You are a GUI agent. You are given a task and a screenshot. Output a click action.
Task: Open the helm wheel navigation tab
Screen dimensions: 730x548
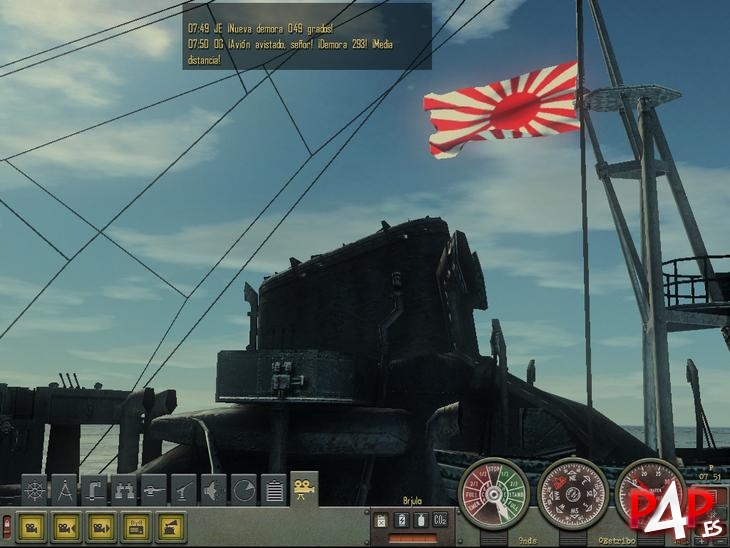point(35,491)
